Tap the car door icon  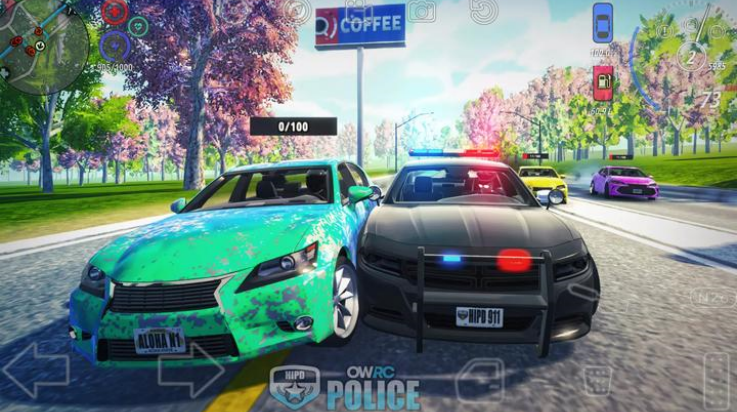[480, 380]
